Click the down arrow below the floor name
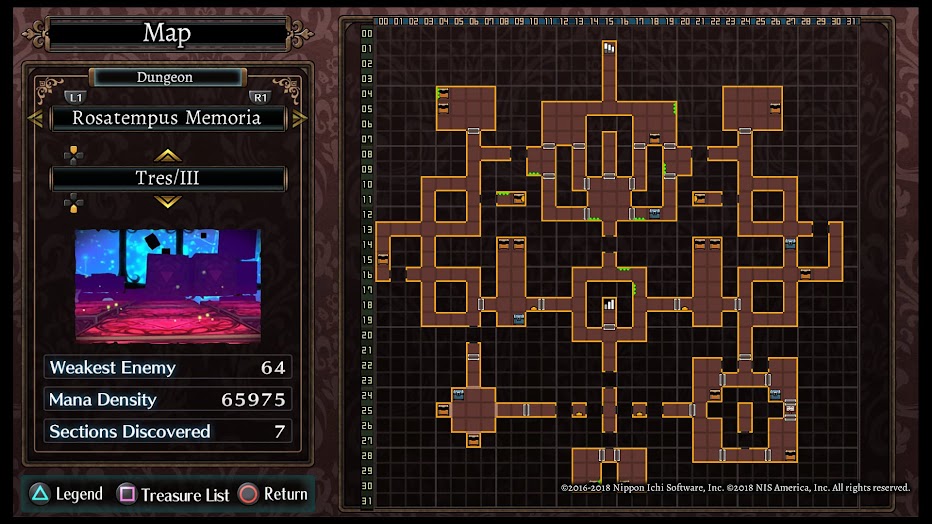This screenshot has height=524, width=932. click(x=167, y=202)
